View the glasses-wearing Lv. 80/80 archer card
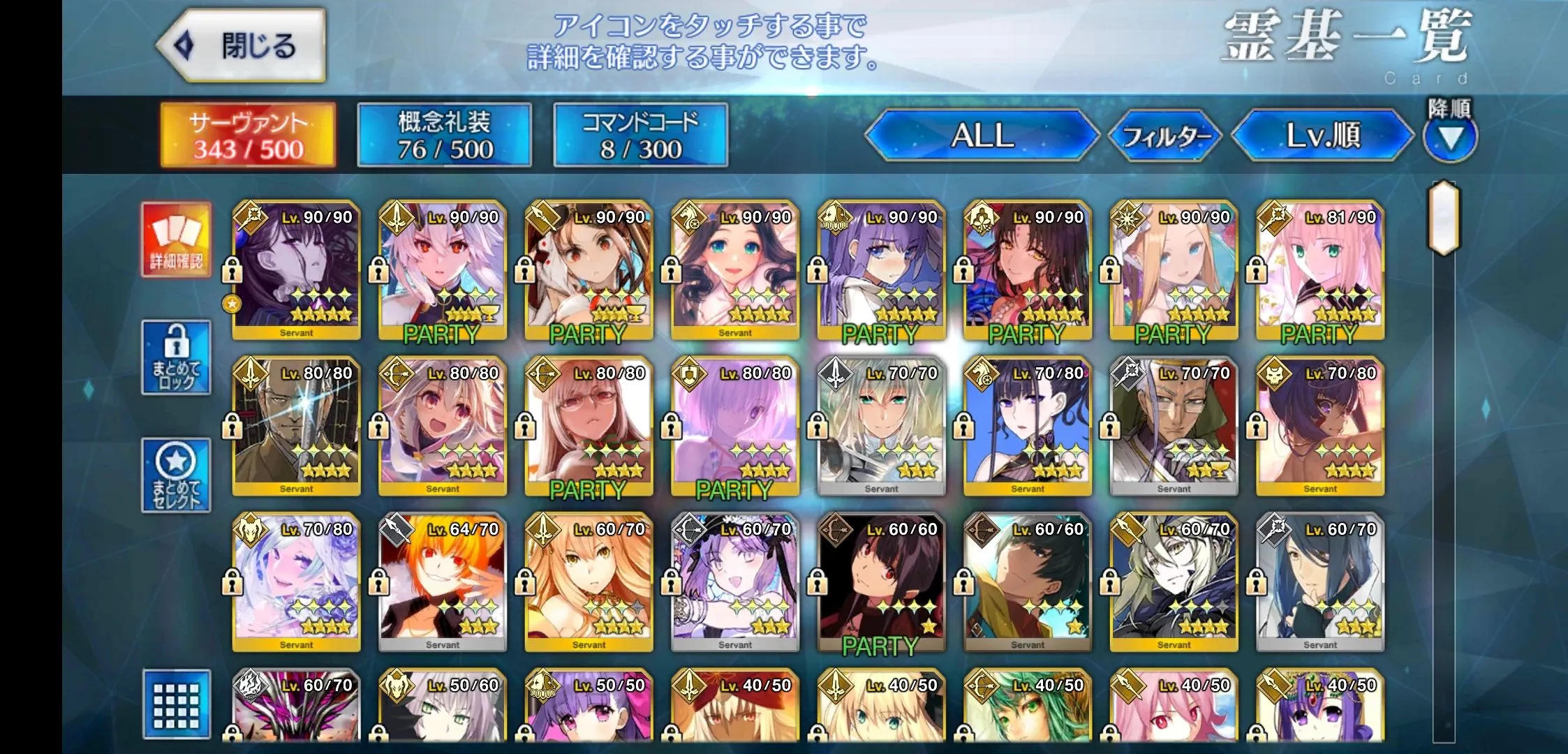The width and height of the screenshot is (1568, 754). [589, 427]
